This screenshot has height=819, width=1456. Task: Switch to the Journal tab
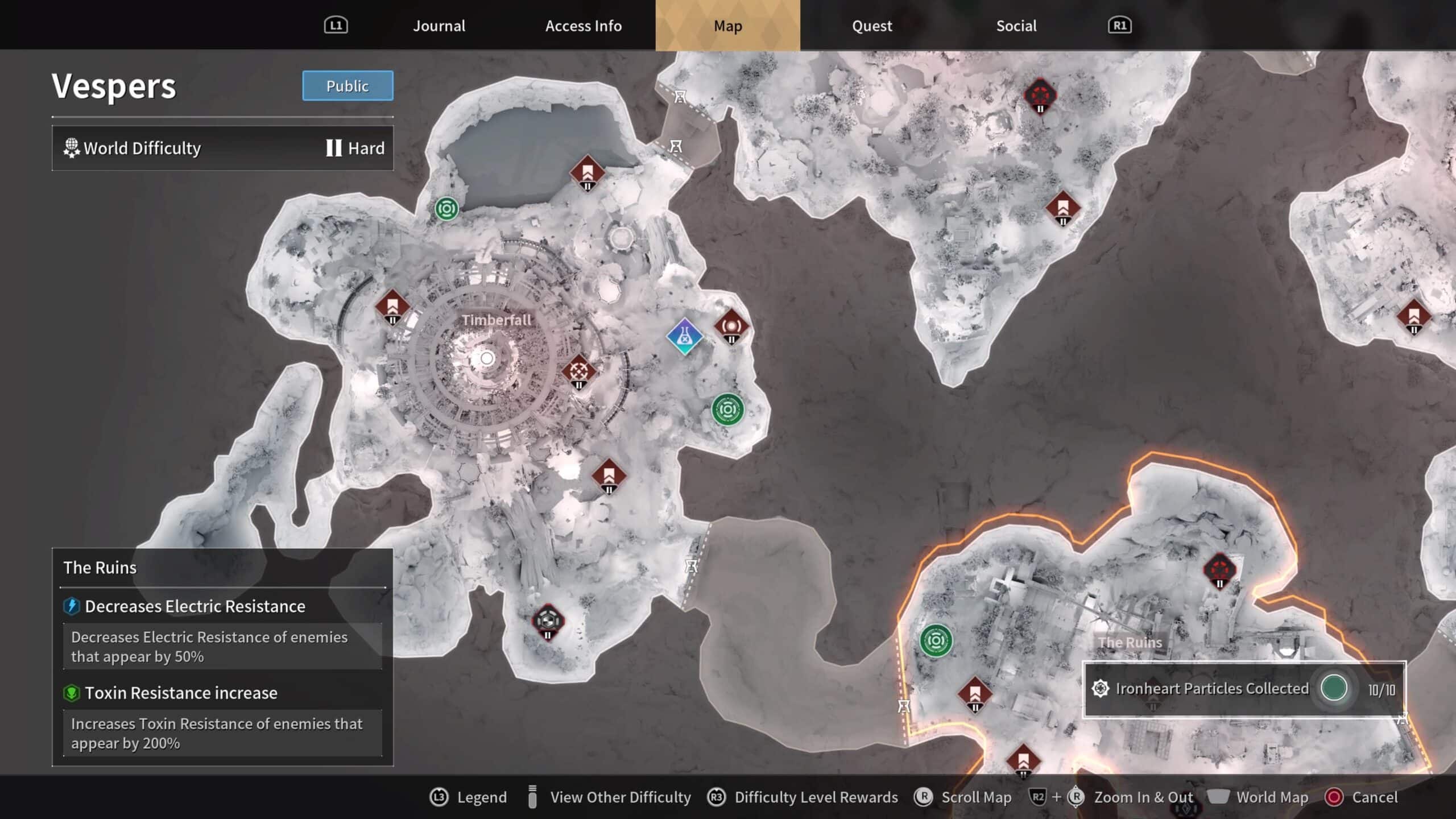pyautogui.click(x=439, y=26)
